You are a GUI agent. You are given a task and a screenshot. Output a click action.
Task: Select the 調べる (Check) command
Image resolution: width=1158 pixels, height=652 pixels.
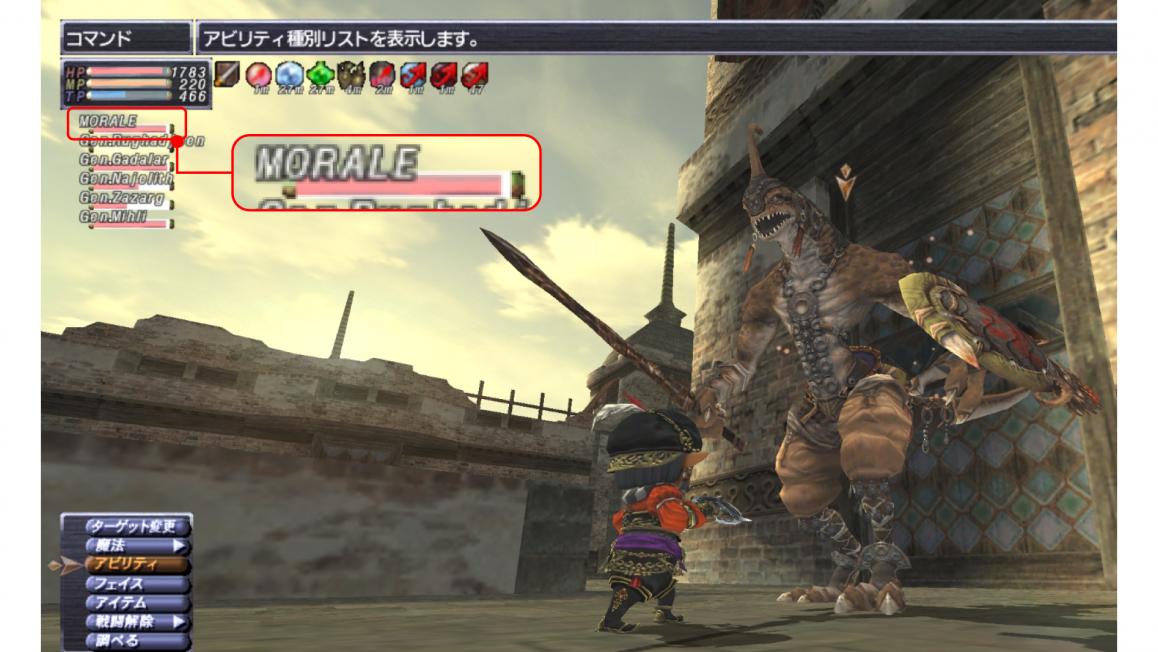click(126, 640)
